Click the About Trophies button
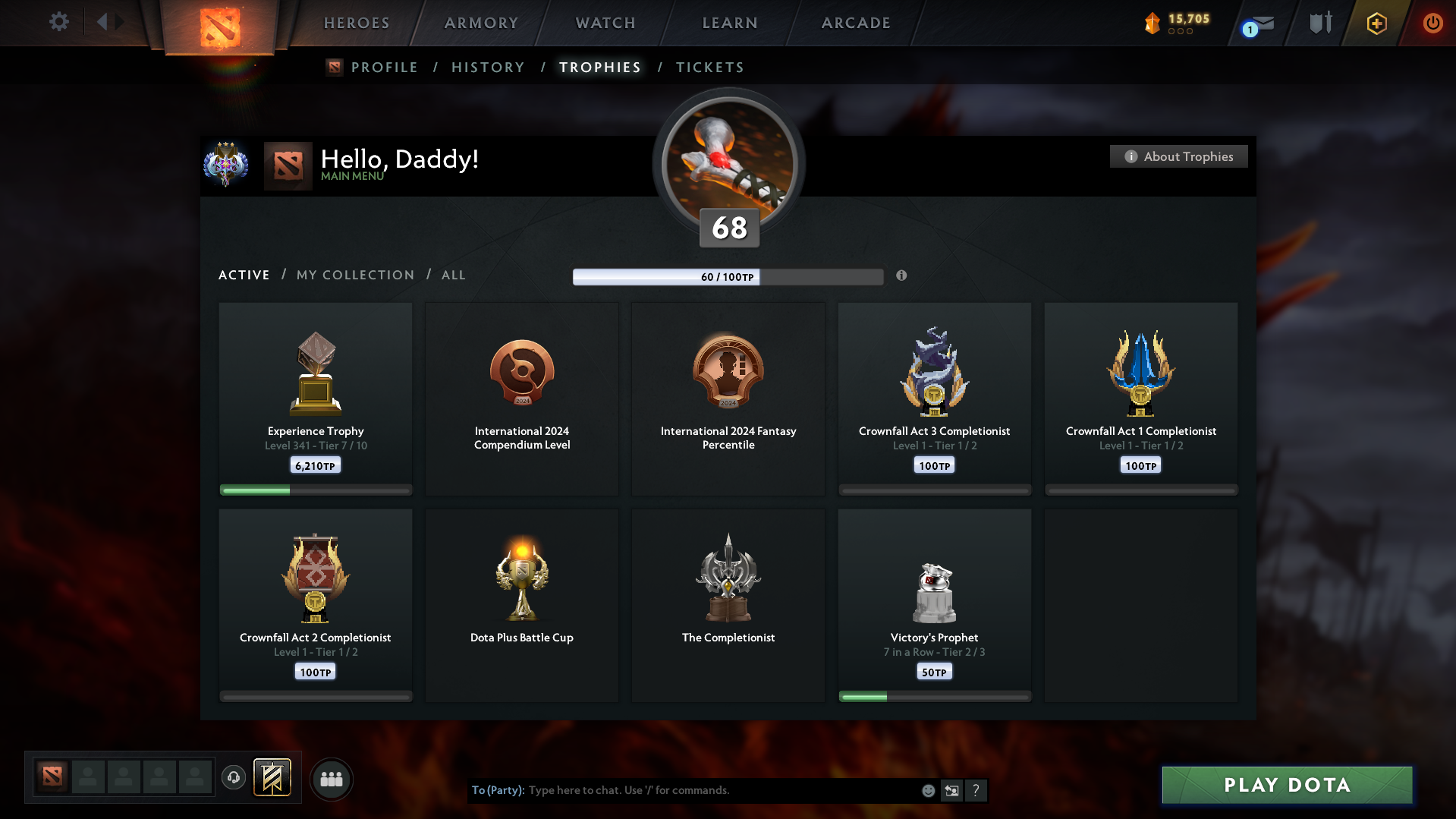The image size is (1456, 819). tap(1178, 156)
